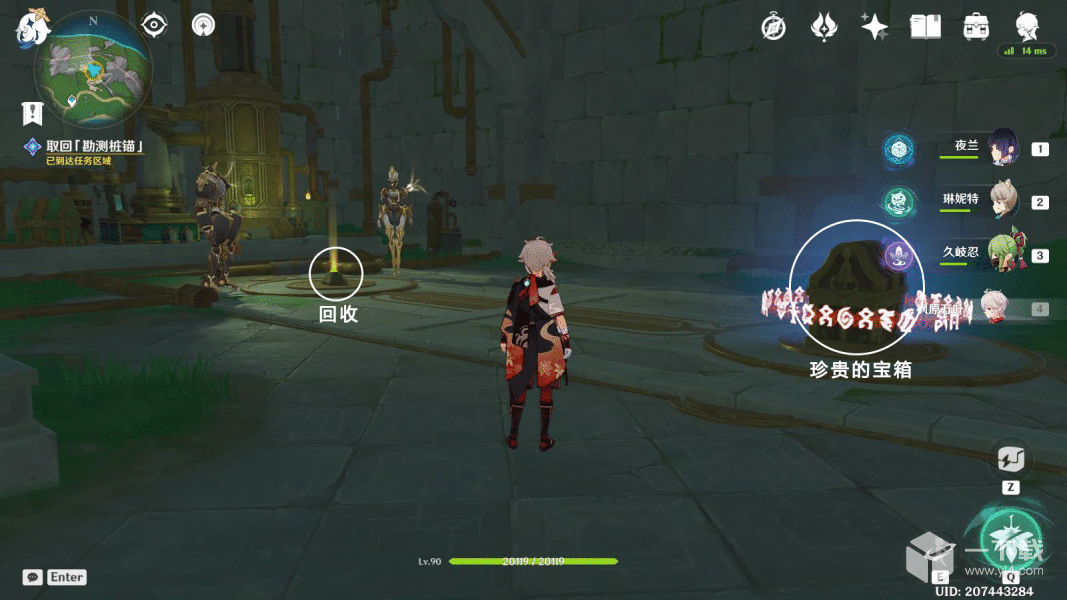1067x600 pixels.
Task: Open the adventurer handbook book icon
Action: [x=926, y=27]
